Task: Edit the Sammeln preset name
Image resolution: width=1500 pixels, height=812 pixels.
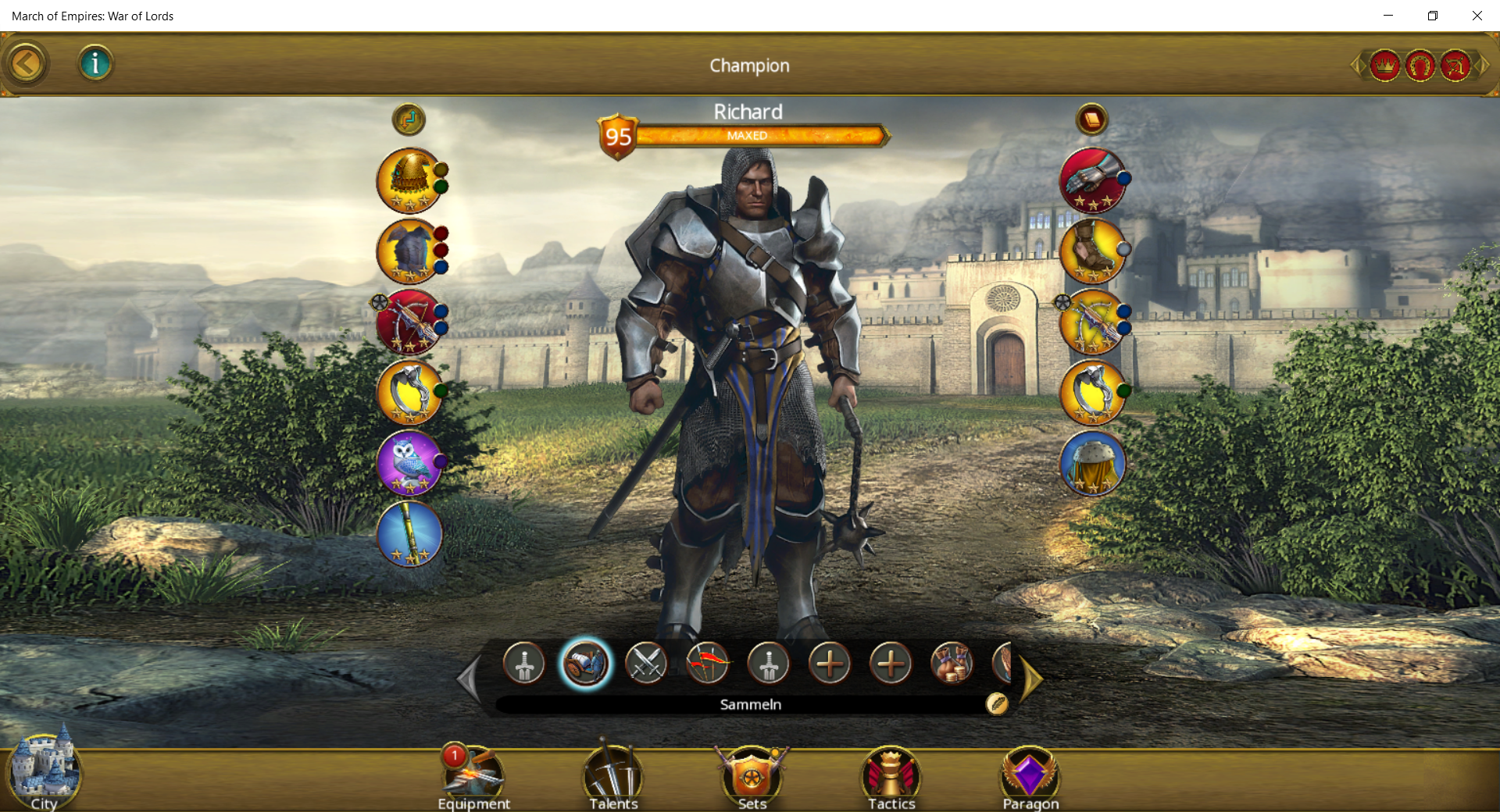Action: pos(997,703)
